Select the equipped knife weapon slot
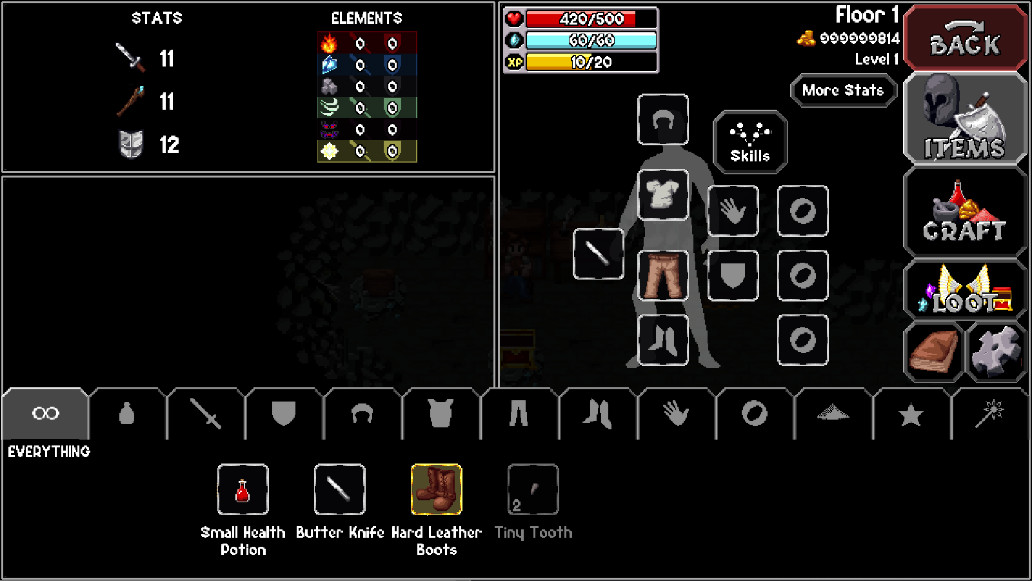This screenshot has height=581, width=1032. coord(598,254)
